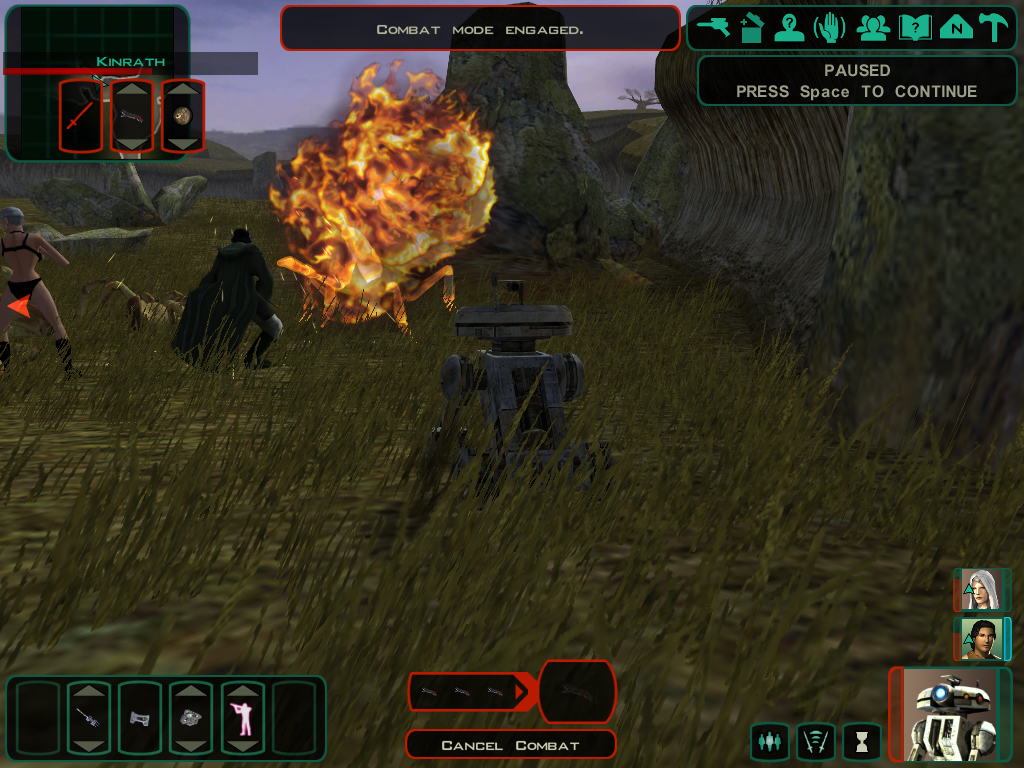This screenshot has width=1024, height=768.
Task: Toggle the solo mode three-figures button
Action: tap(769, 742)
